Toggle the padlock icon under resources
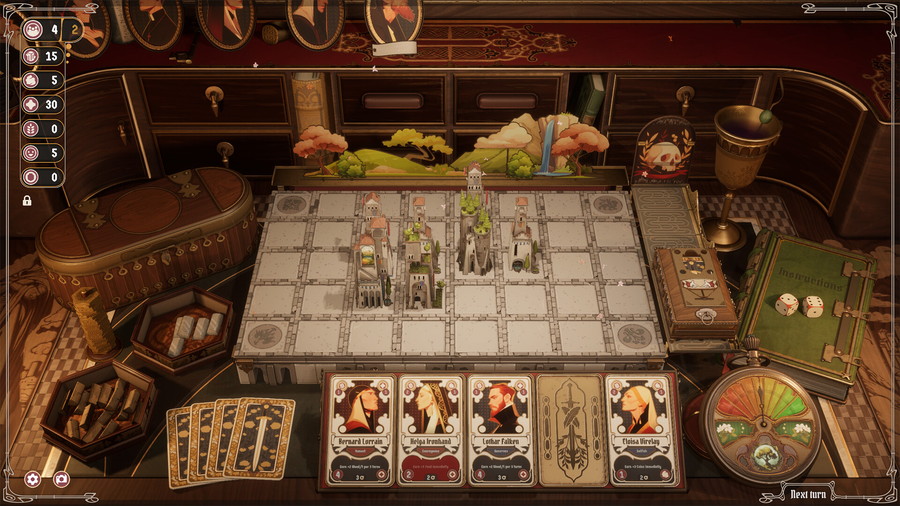The width and height of the screenshot is (900, 506). click(x=27, y=200)
